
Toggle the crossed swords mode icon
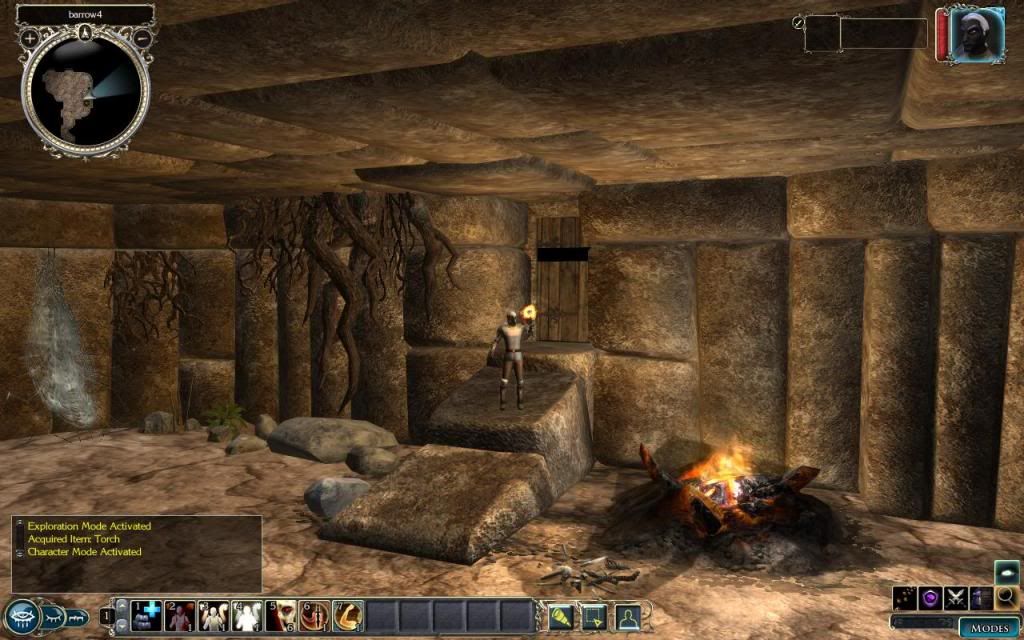(x=956, y=598)
